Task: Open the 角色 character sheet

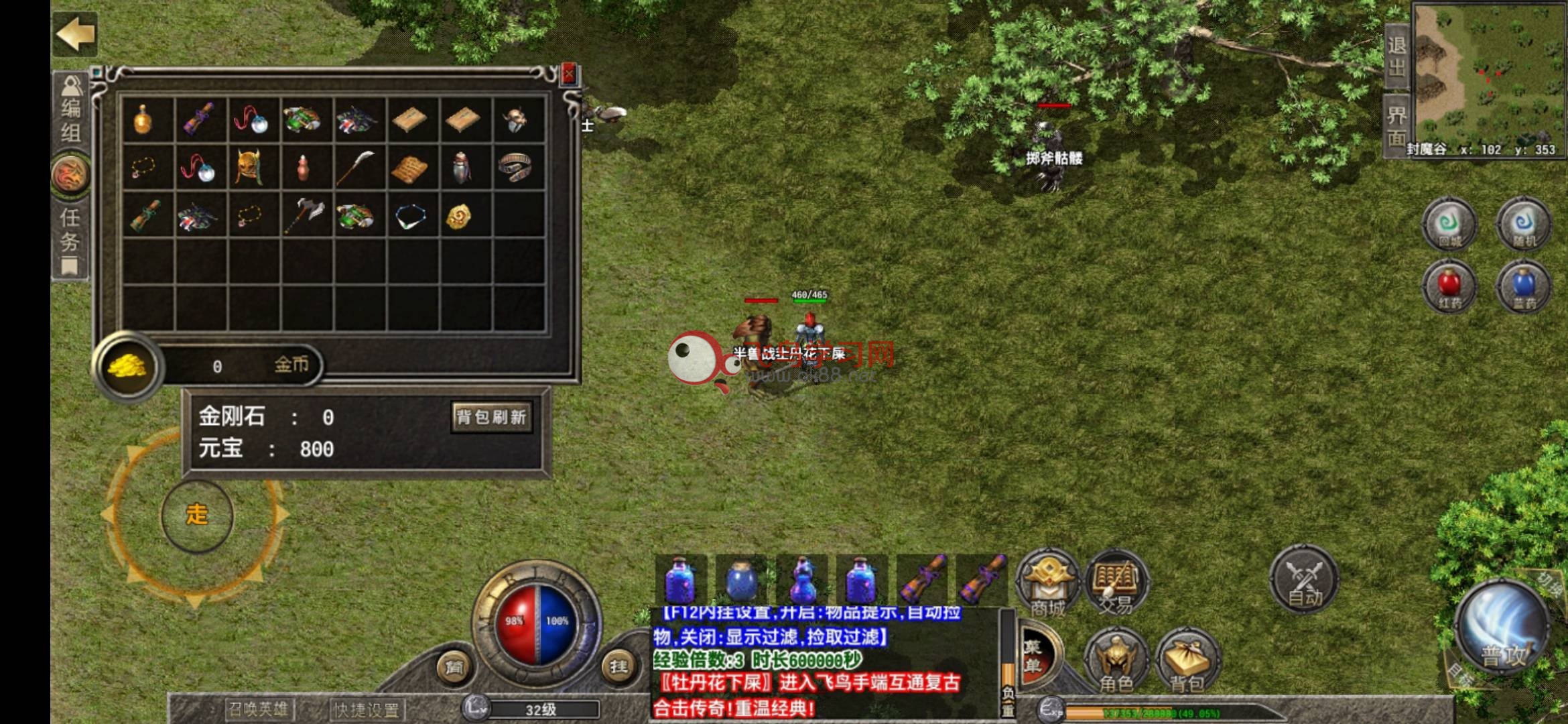Action: 1116,660
